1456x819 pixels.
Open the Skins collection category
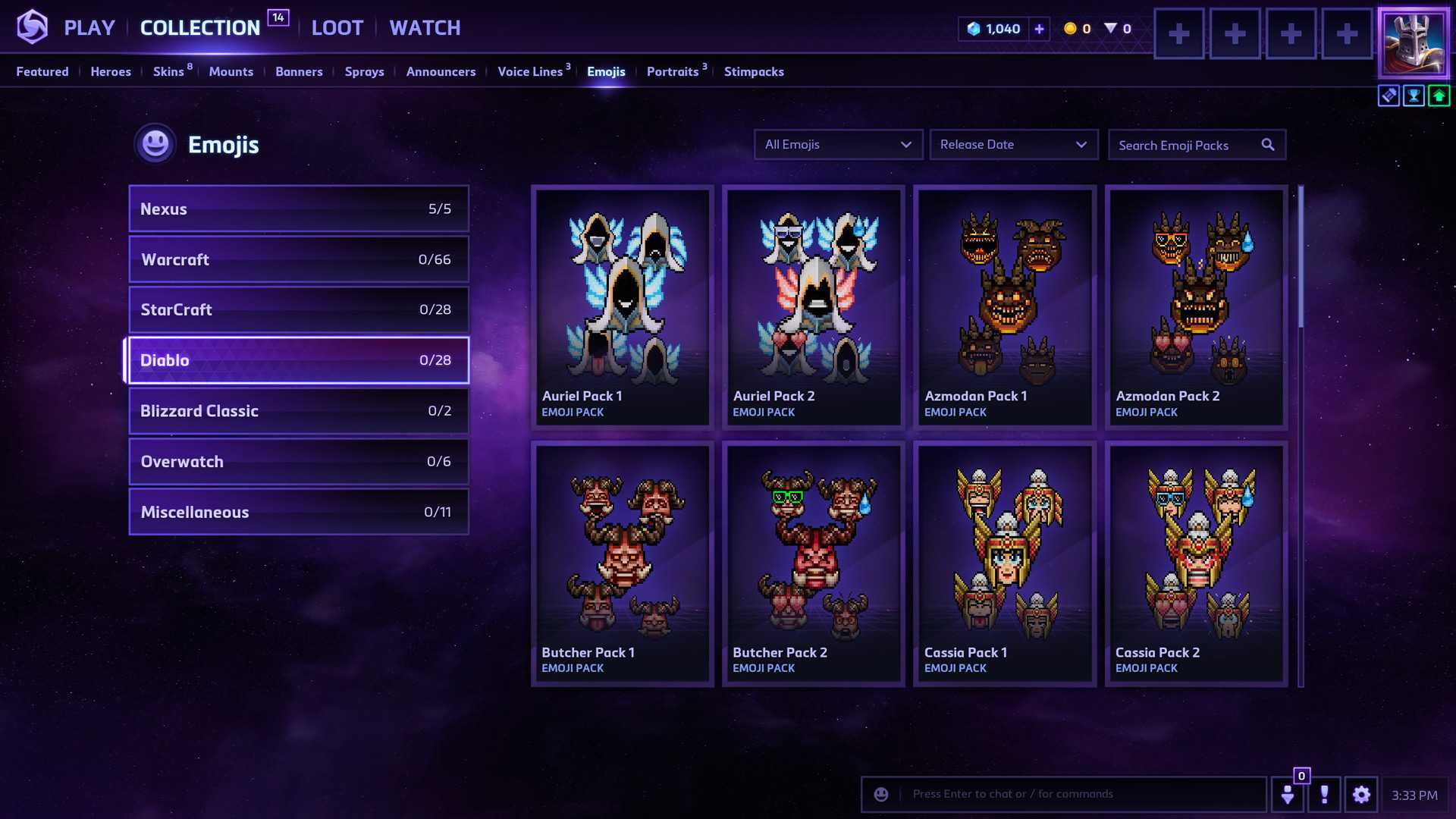[x=168, y=71]
